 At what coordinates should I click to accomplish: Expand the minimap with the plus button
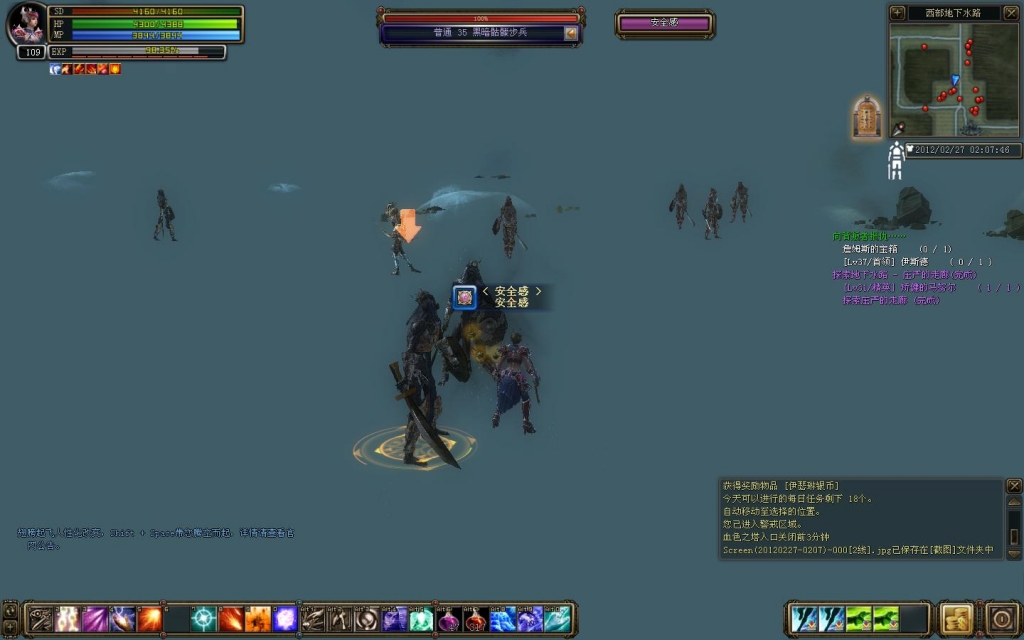click(x=897, y=13)
